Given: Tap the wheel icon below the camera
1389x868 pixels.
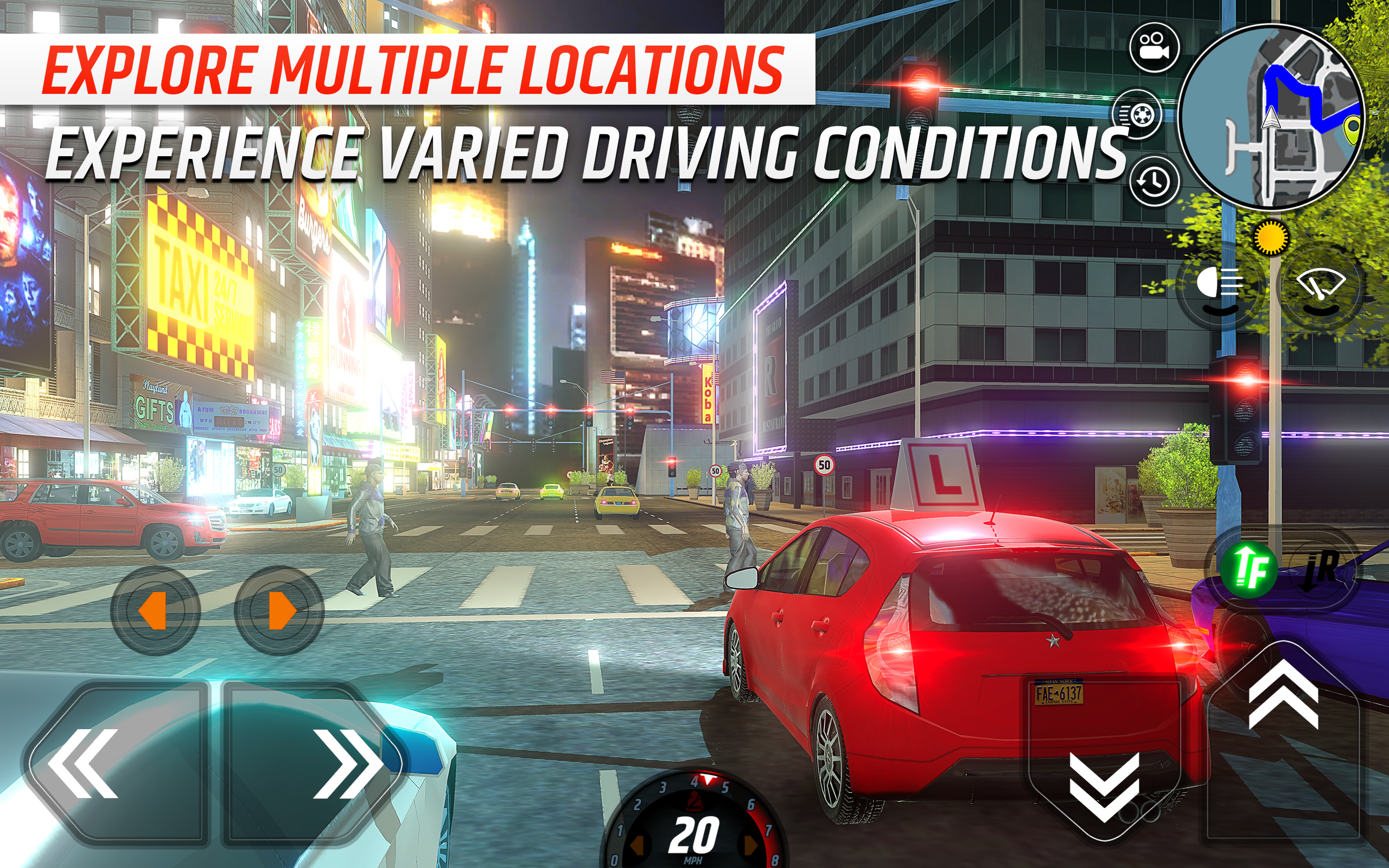Looking at the screenshot, I should (x=1139, y=115).
